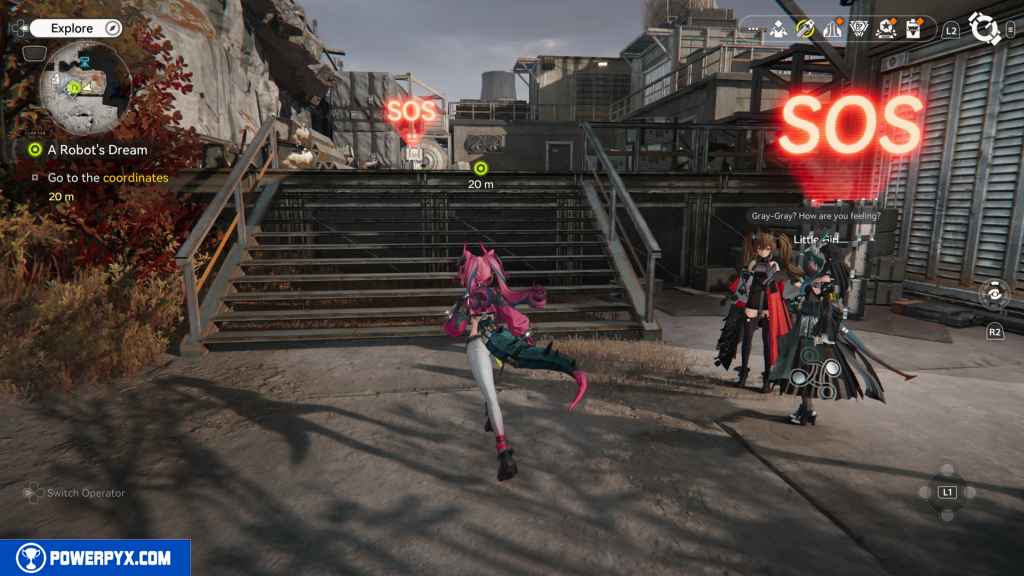1024x576 pixels.
Task: Open the twin-towers icon with orange dot
Action: [832, 30]
